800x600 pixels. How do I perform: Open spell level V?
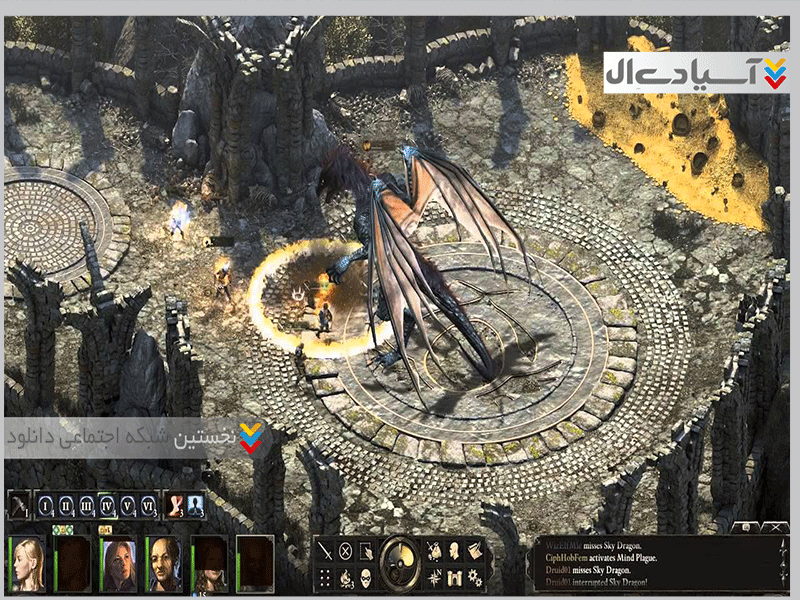coord(128,505)
